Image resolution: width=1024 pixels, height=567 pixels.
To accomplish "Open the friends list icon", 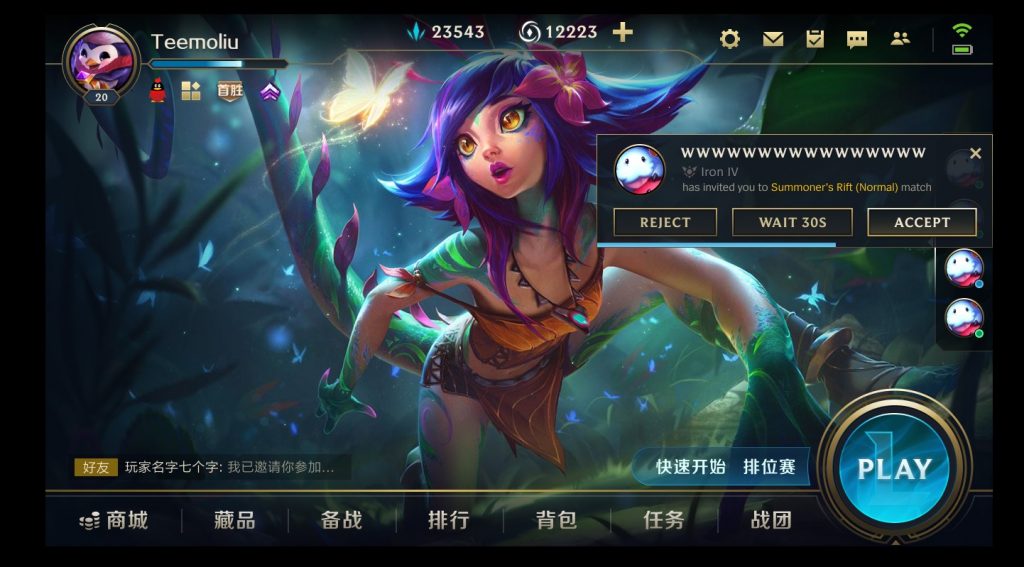I will coord(900,39).
